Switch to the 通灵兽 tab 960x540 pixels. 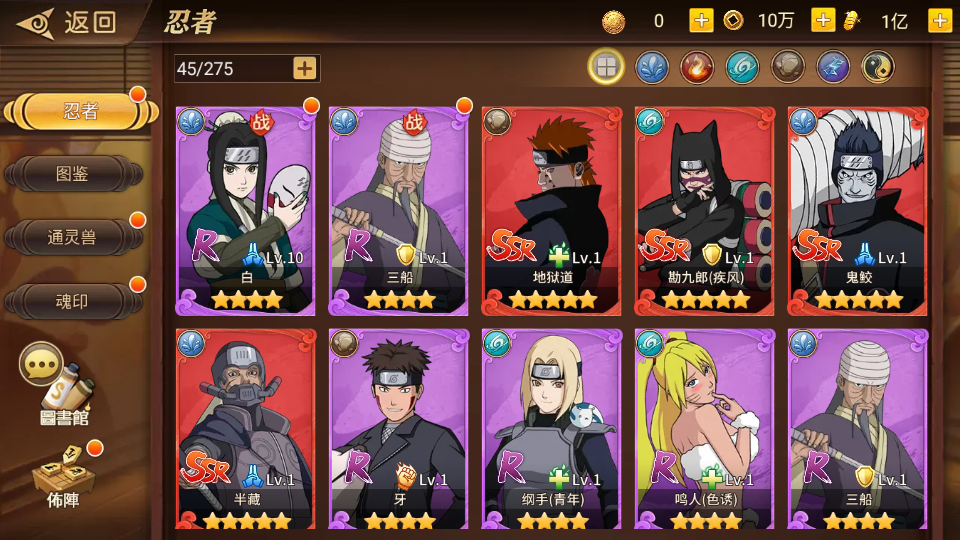coord(73,237)
